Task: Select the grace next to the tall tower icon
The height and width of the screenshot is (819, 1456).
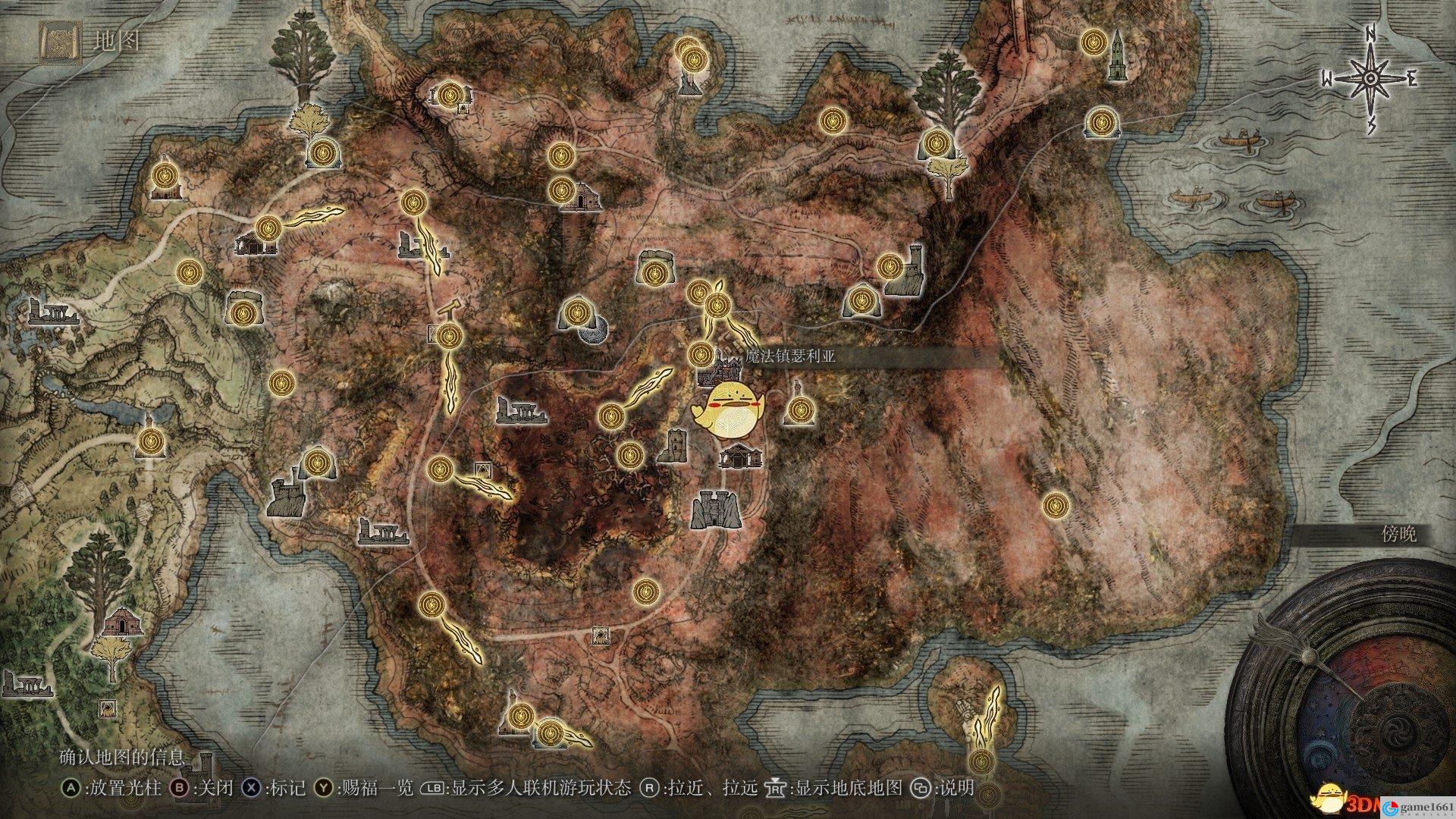Action: pos(1094,41)
